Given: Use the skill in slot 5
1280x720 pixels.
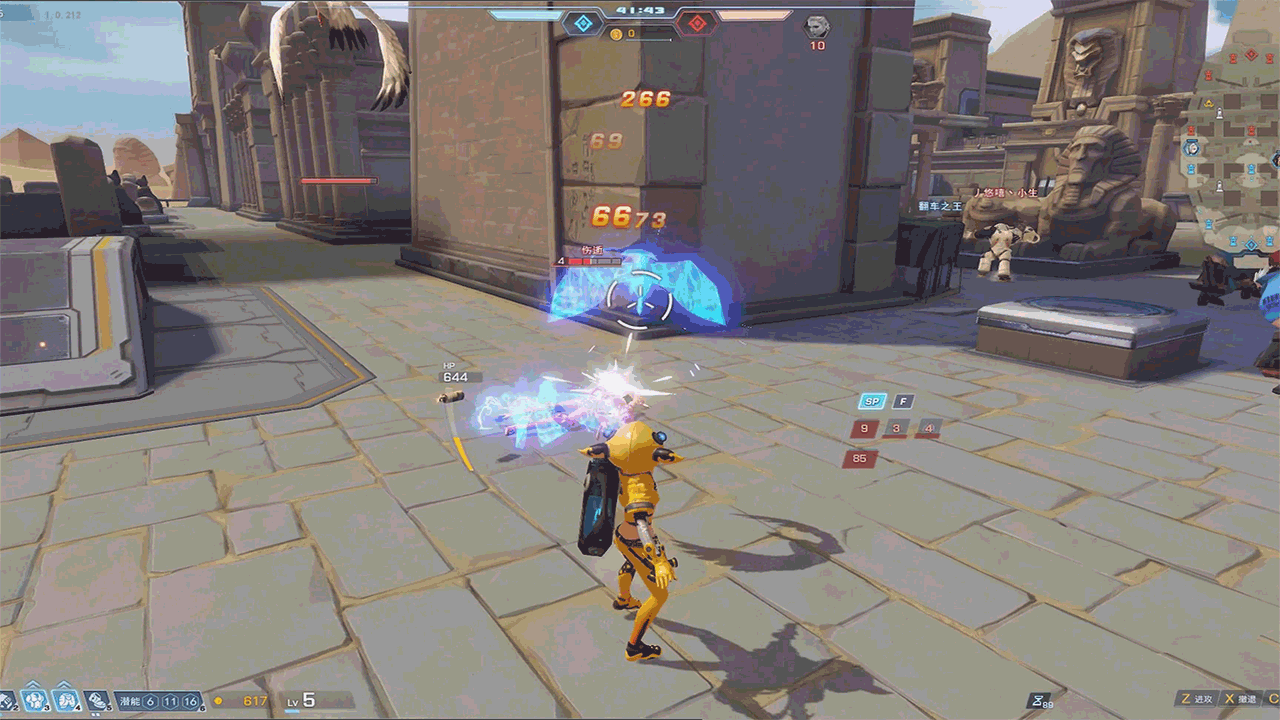Looking at the screenshot, I should coord(97,701).
